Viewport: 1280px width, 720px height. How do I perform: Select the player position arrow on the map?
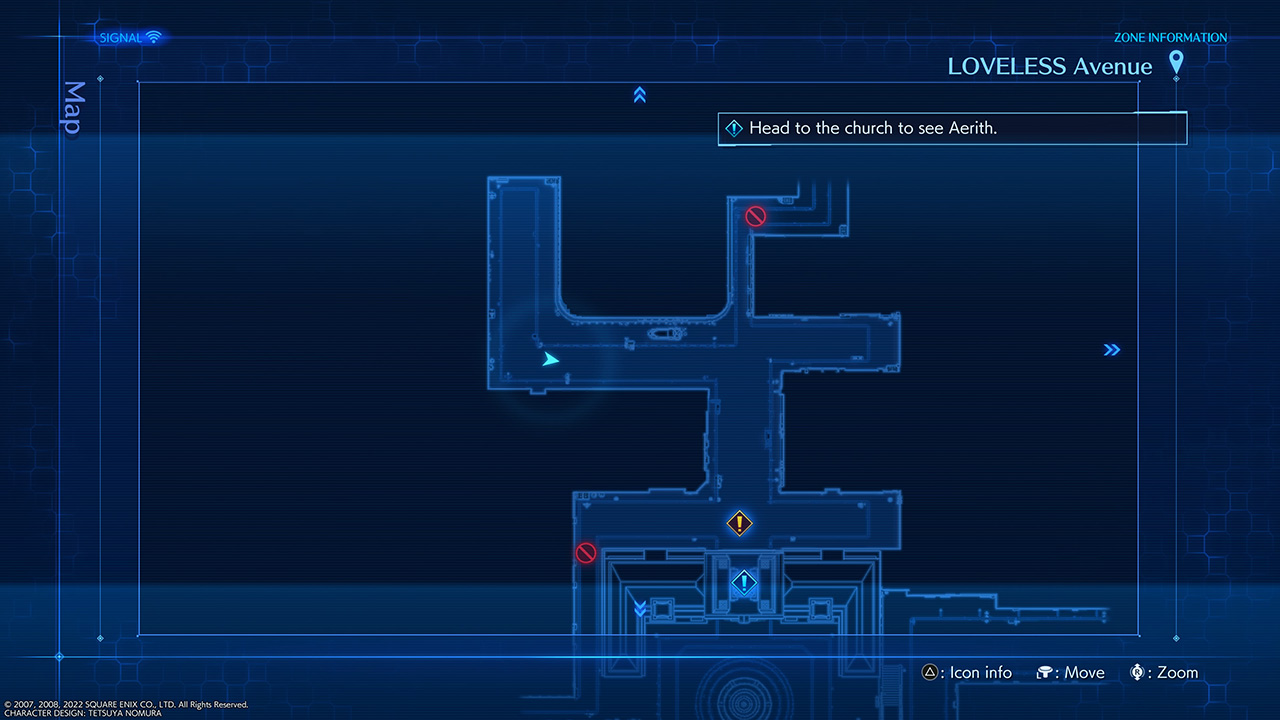pos(551,358)
